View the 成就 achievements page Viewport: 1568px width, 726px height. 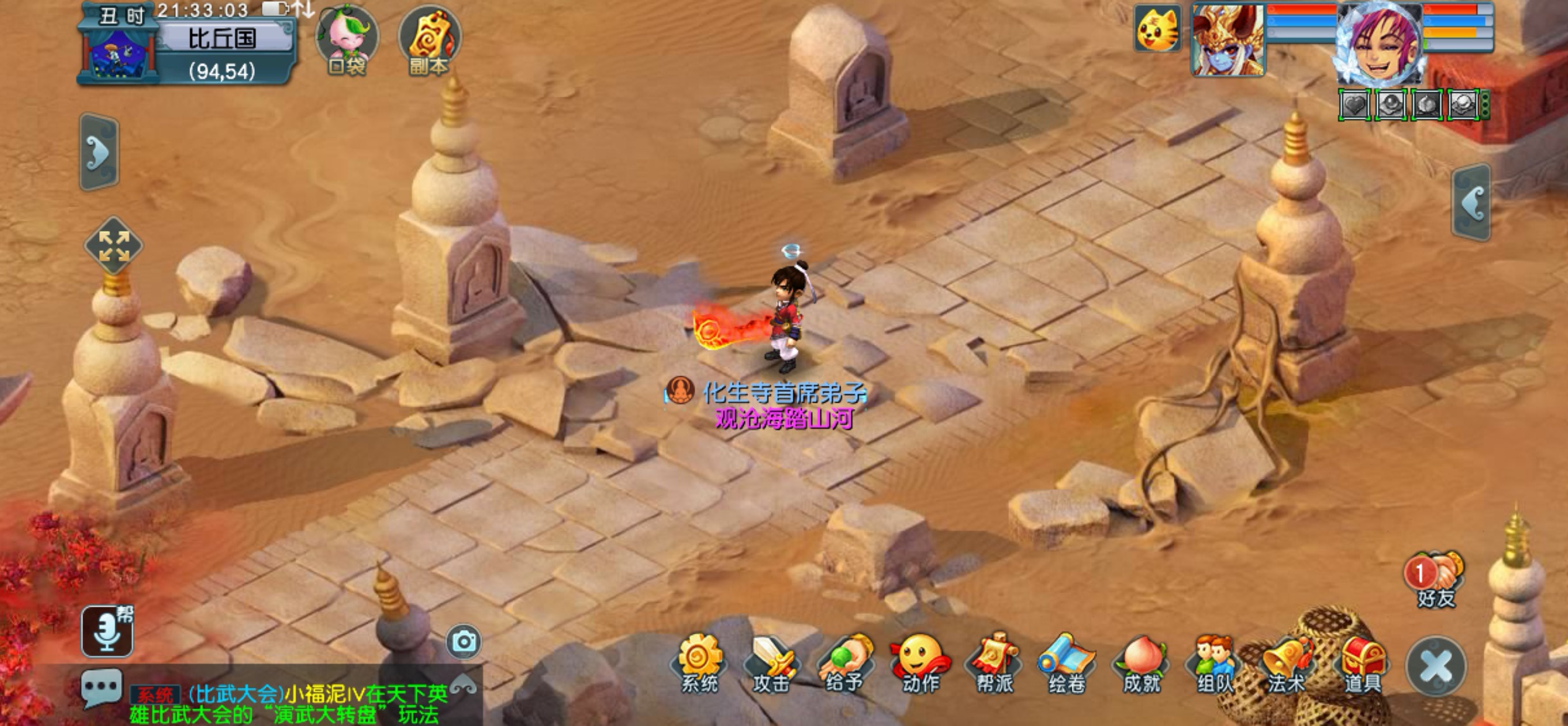click(x=1141, y=662)
